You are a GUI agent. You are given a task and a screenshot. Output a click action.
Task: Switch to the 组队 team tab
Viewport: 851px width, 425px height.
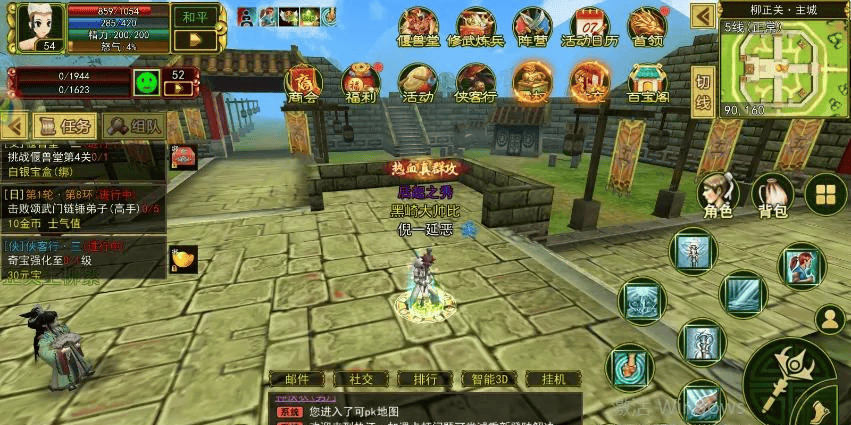pyautogui.click(x=134, y=126)
